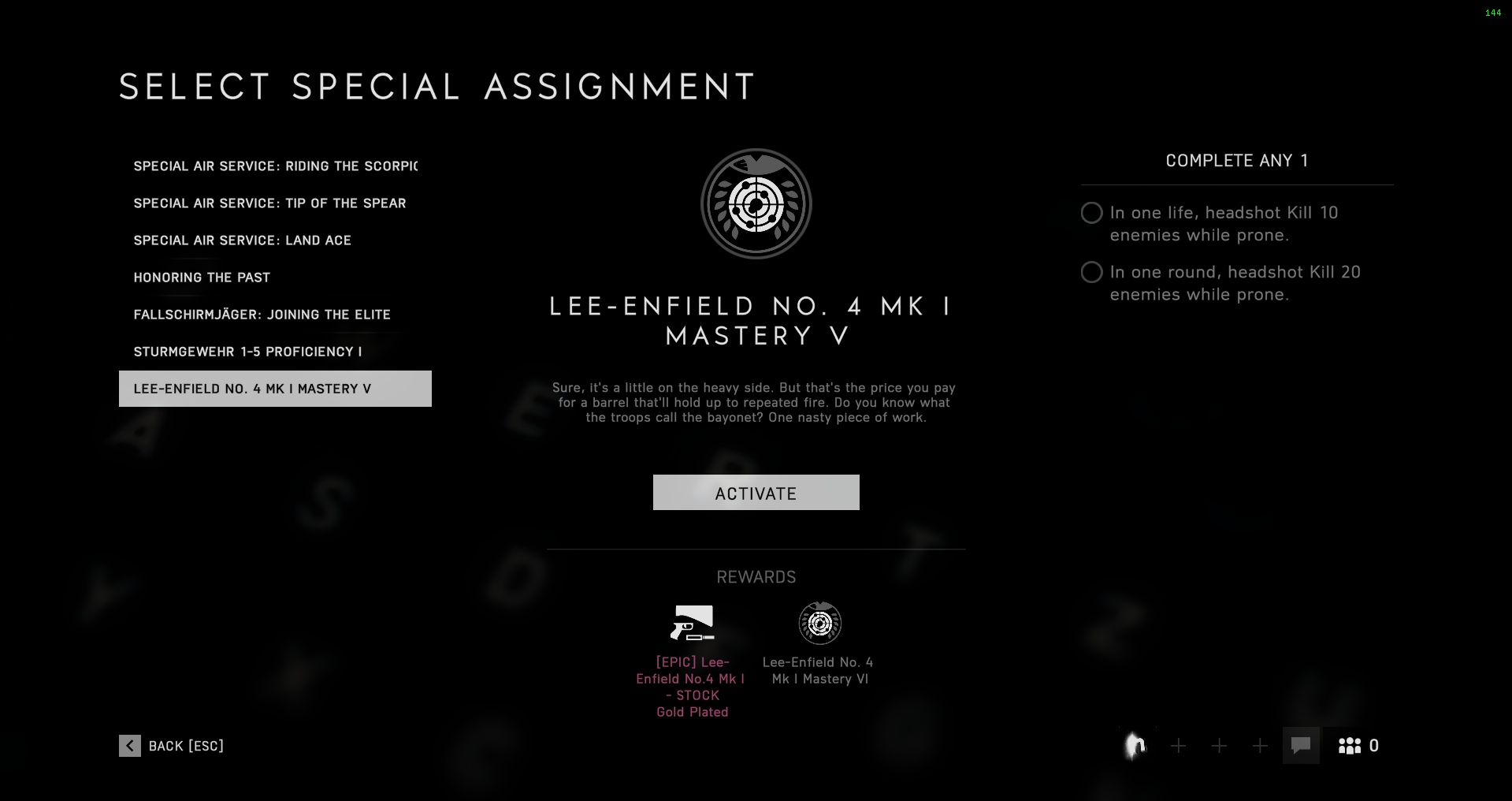The width and height of the screenshot is (1512, 801).
Task: View the Lee-Enfield Mastery VI reward emblem
Action: pos(819,624)
